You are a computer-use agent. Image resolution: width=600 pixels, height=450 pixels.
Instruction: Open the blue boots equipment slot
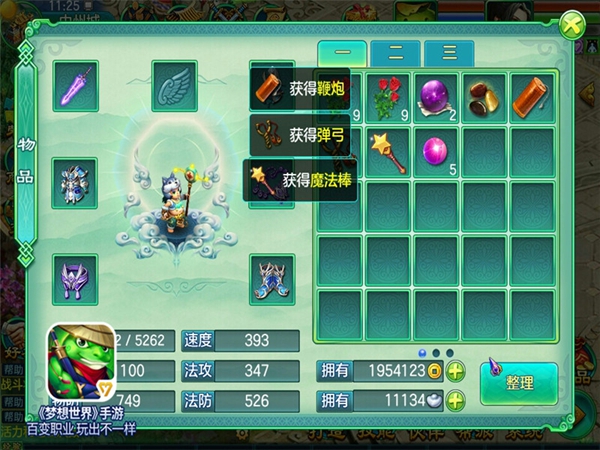(272, 277)
